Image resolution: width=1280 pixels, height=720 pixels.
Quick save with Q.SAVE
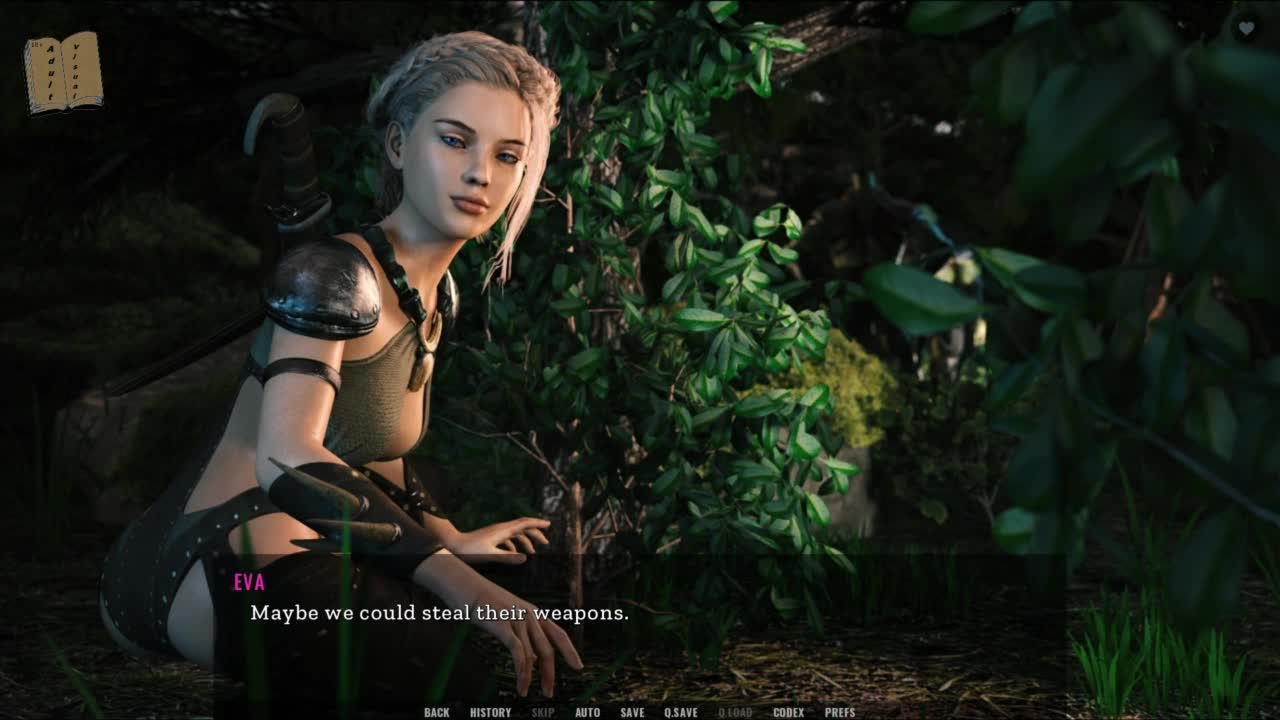pos(681,712)
